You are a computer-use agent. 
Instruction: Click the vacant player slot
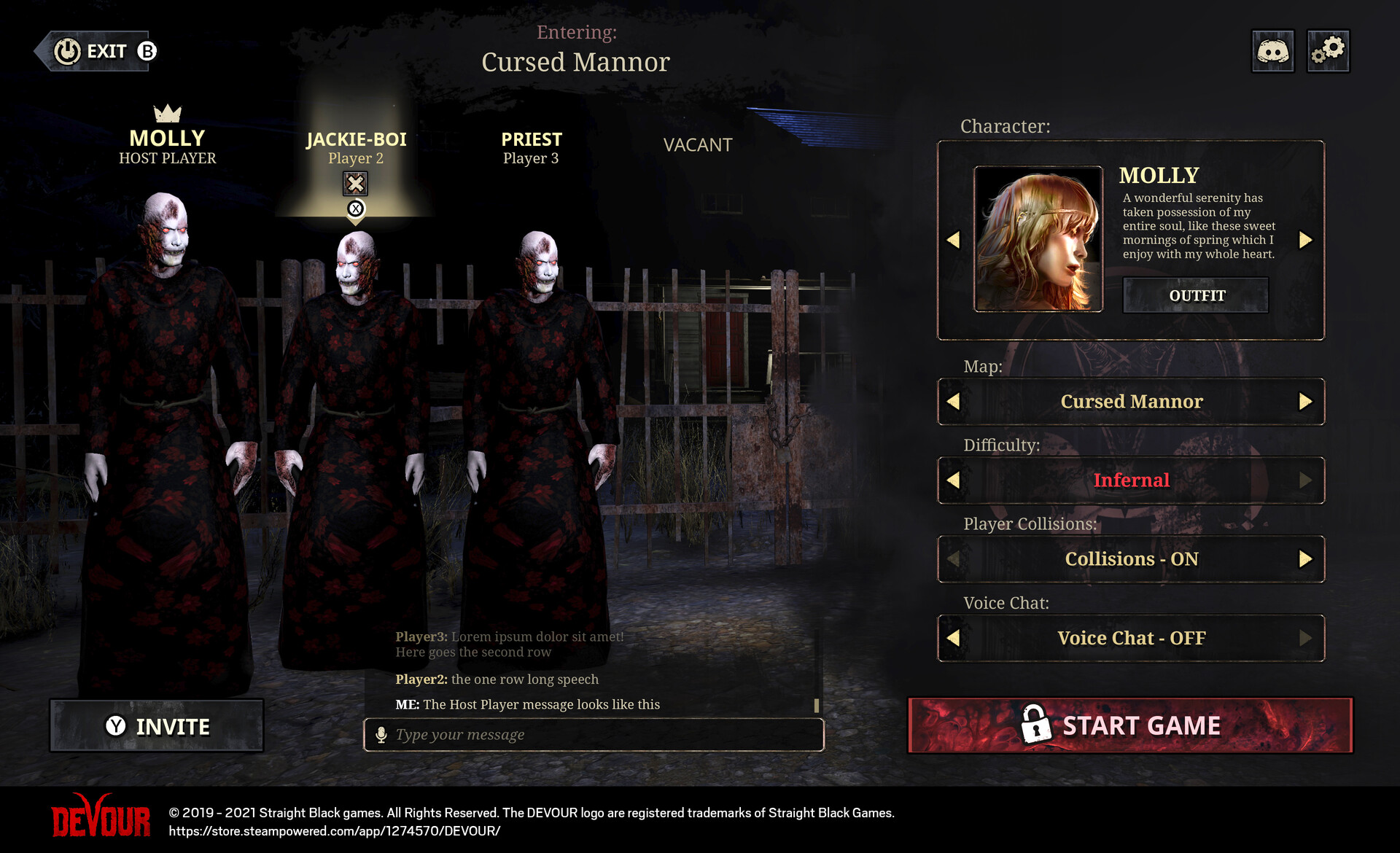(697, 145)
